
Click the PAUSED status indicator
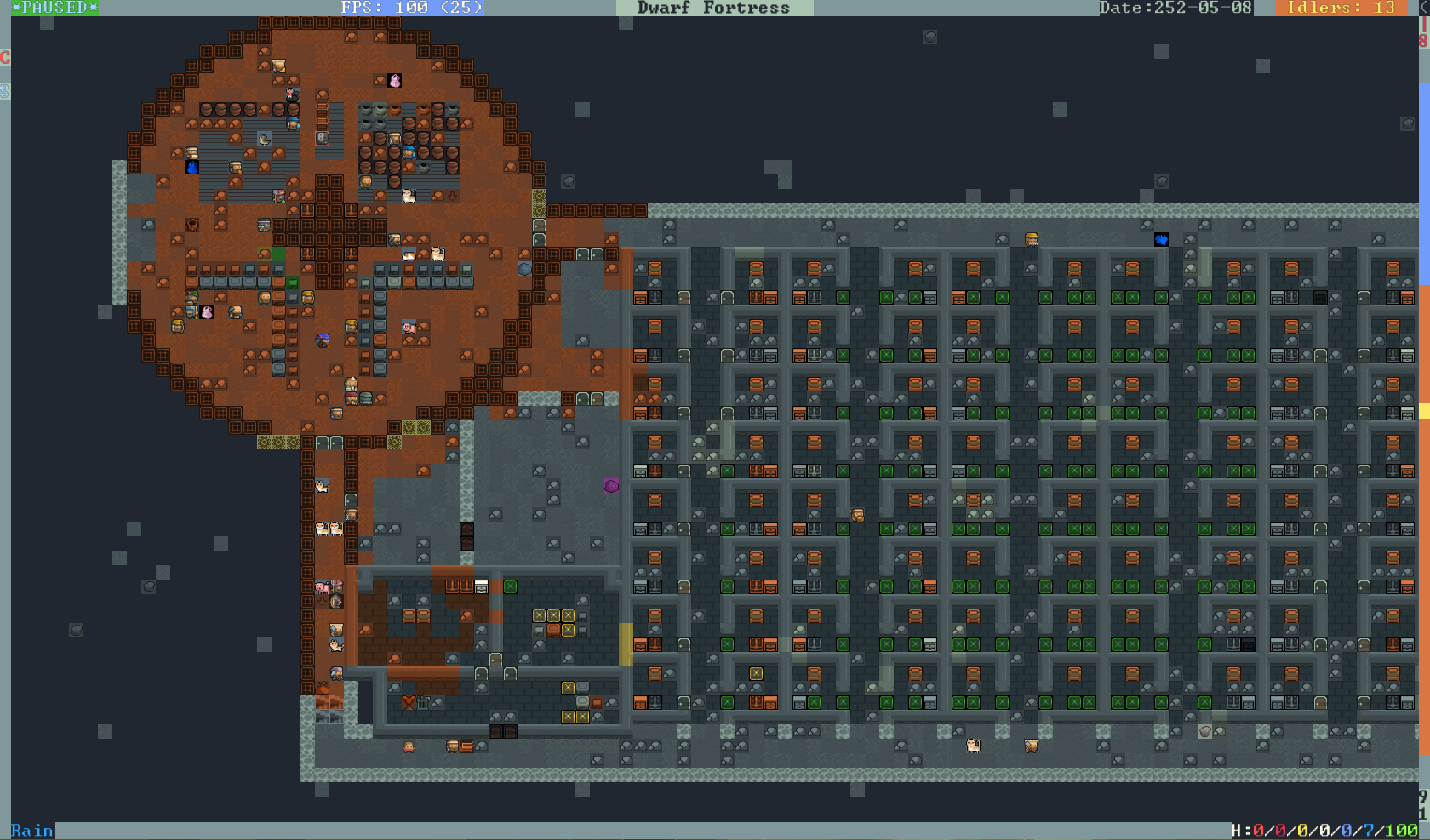(54, 8)
